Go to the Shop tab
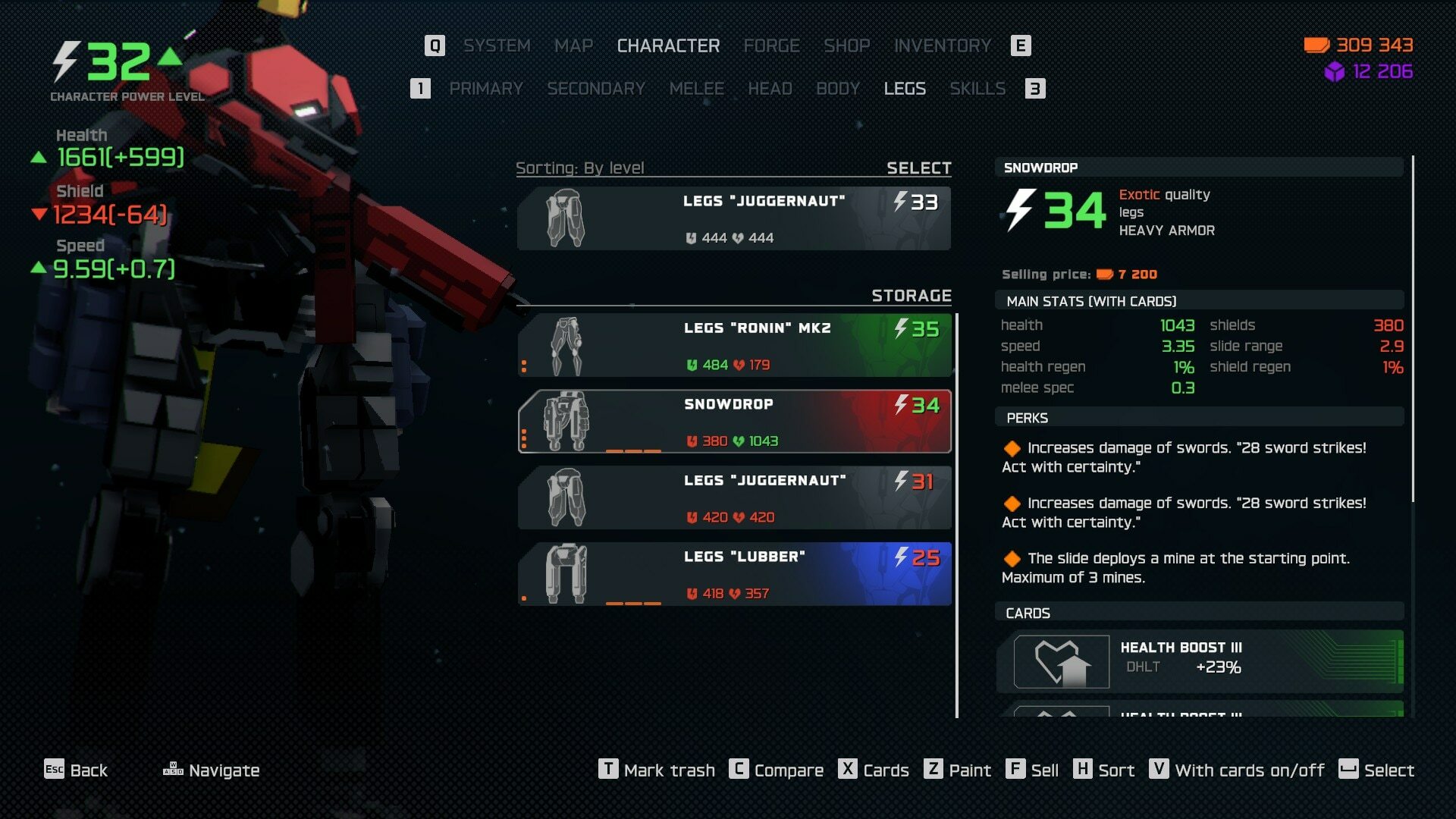This screenshot has height=819, width=1456. (846, 46)
